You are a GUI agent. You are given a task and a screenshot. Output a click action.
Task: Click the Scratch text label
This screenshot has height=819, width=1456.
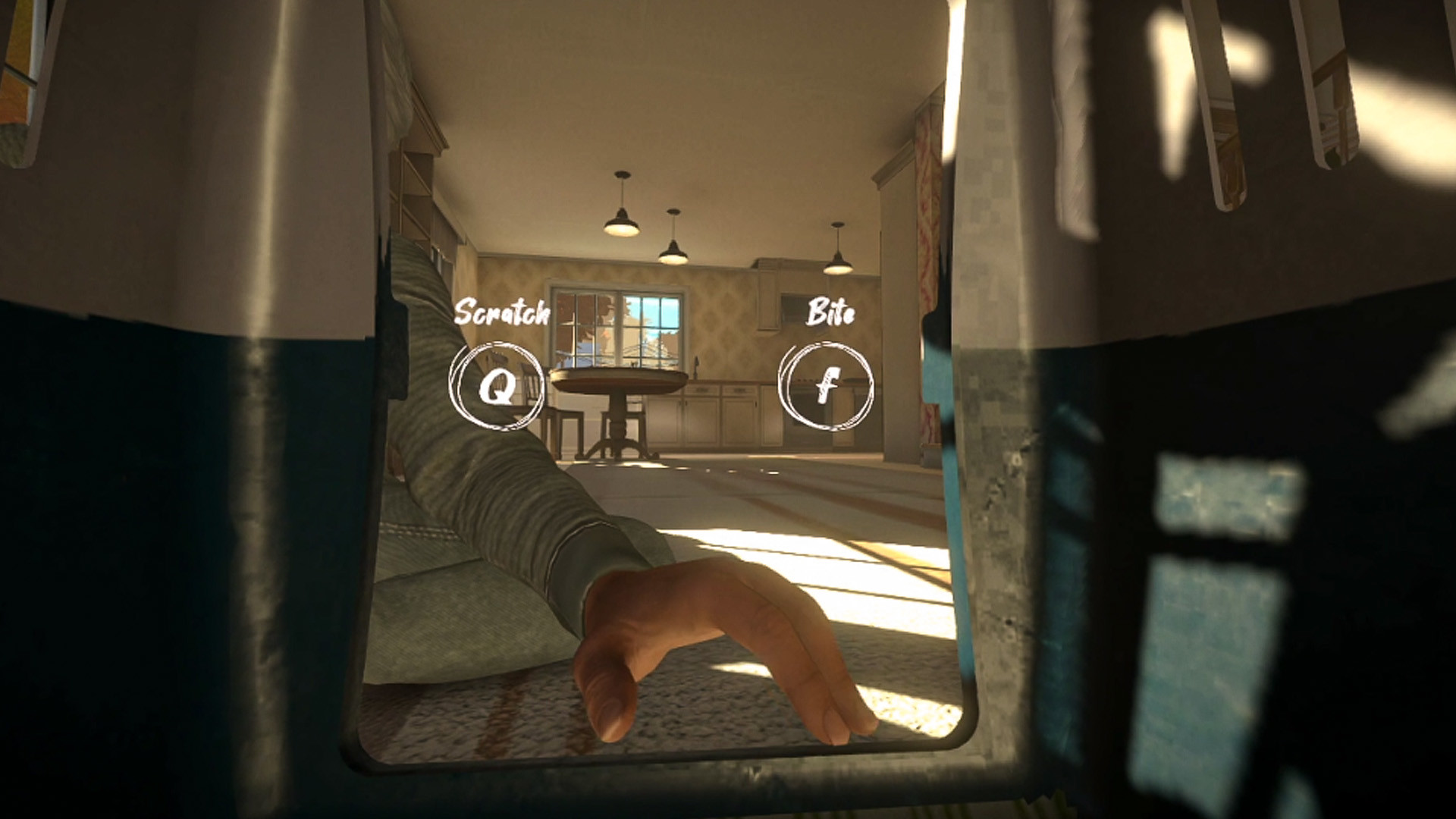503,312
